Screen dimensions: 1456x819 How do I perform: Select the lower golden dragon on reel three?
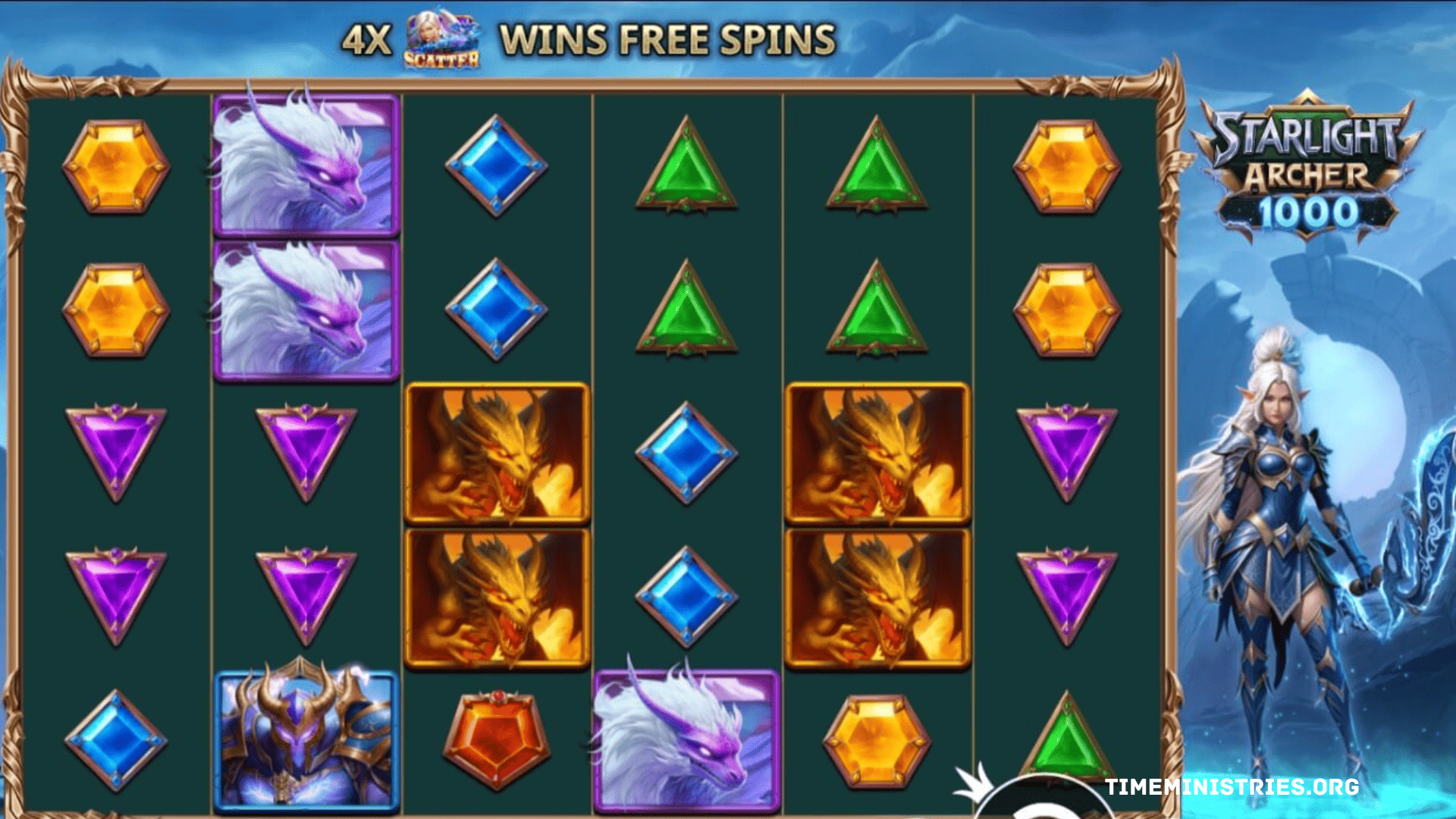[x=497, y=599]
